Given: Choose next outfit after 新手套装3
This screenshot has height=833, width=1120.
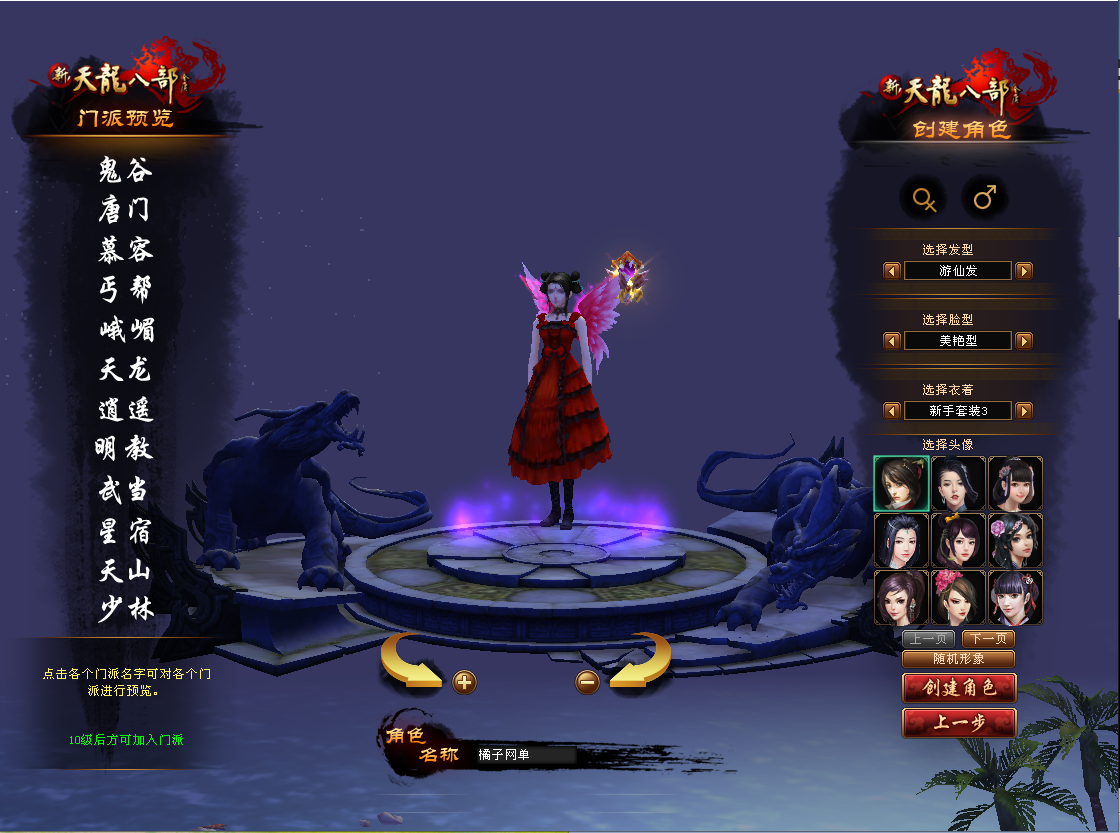Looking at the screenshot, I should [x=1024, y=411].
